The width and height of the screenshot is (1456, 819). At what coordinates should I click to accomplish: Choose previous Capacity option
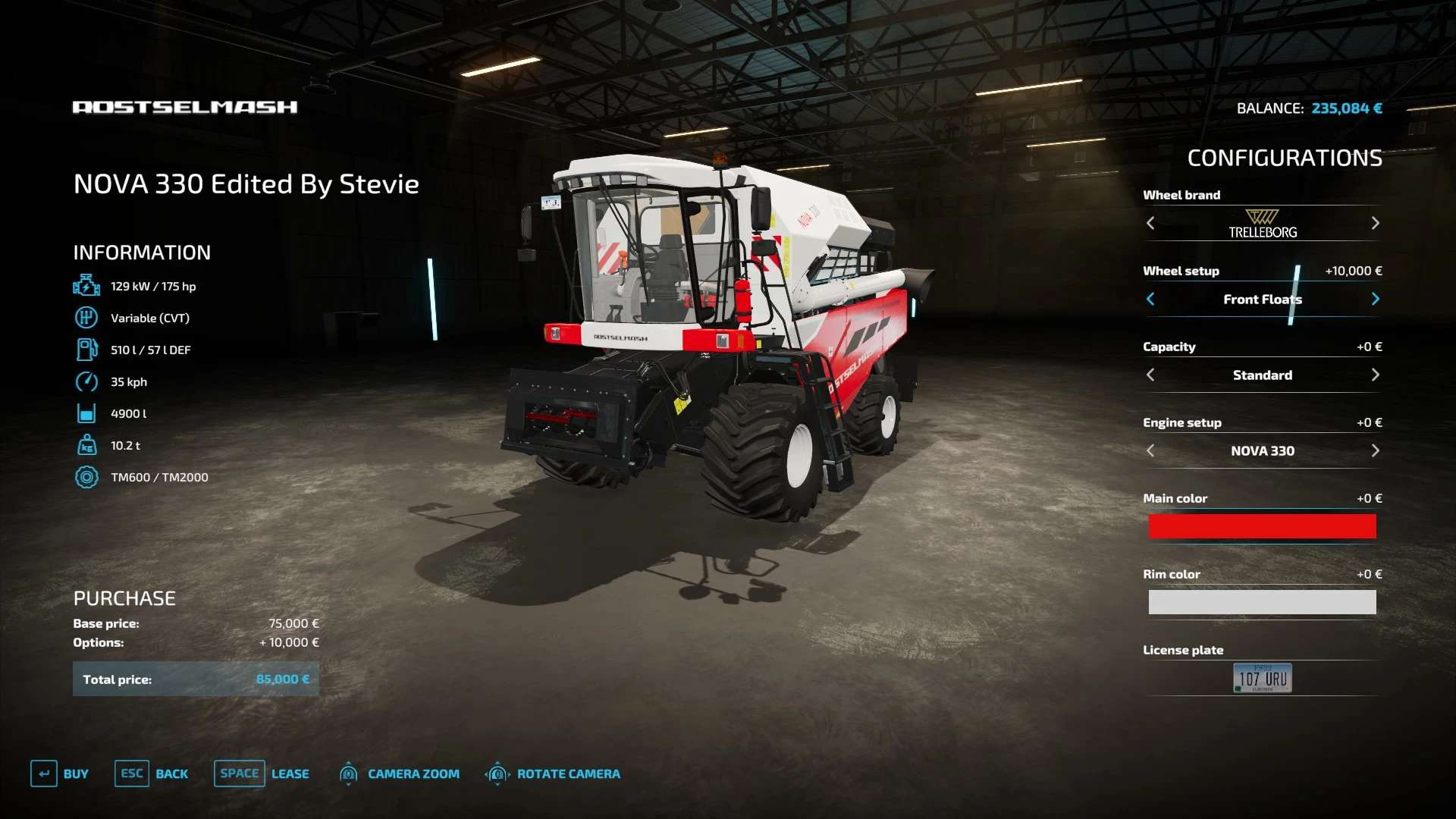[1150, 375]
